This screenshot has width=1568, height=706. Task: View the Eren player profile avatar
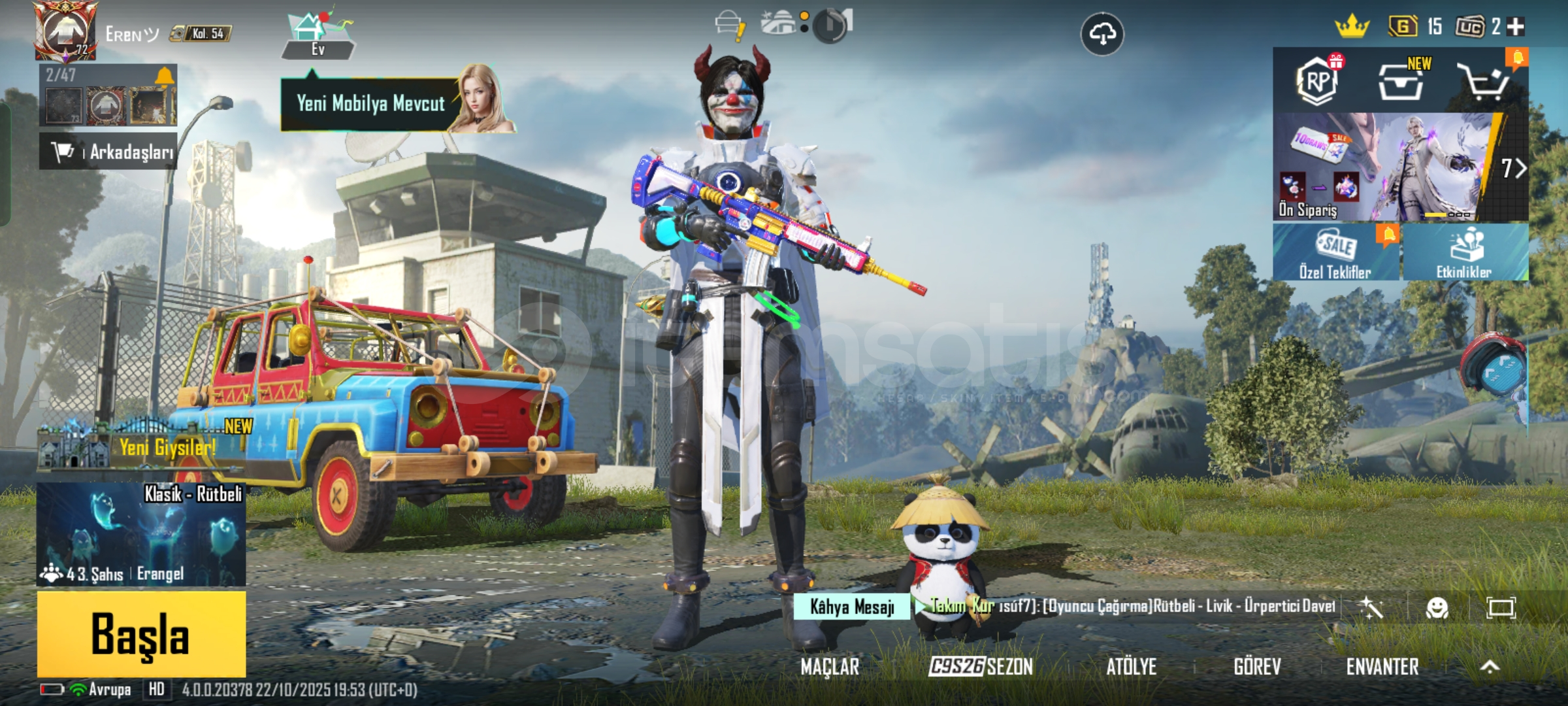[x=64, y=31]
